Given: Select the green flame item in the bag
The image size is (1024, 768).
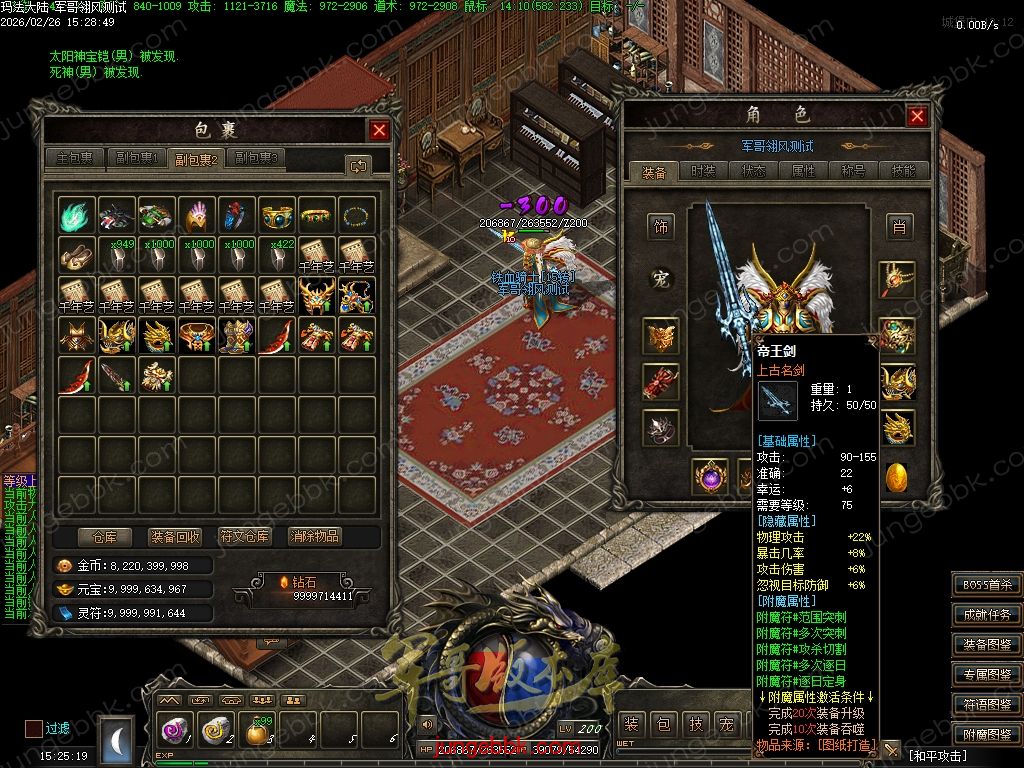Looking at the screenshot, I should (x=77, y=215).
